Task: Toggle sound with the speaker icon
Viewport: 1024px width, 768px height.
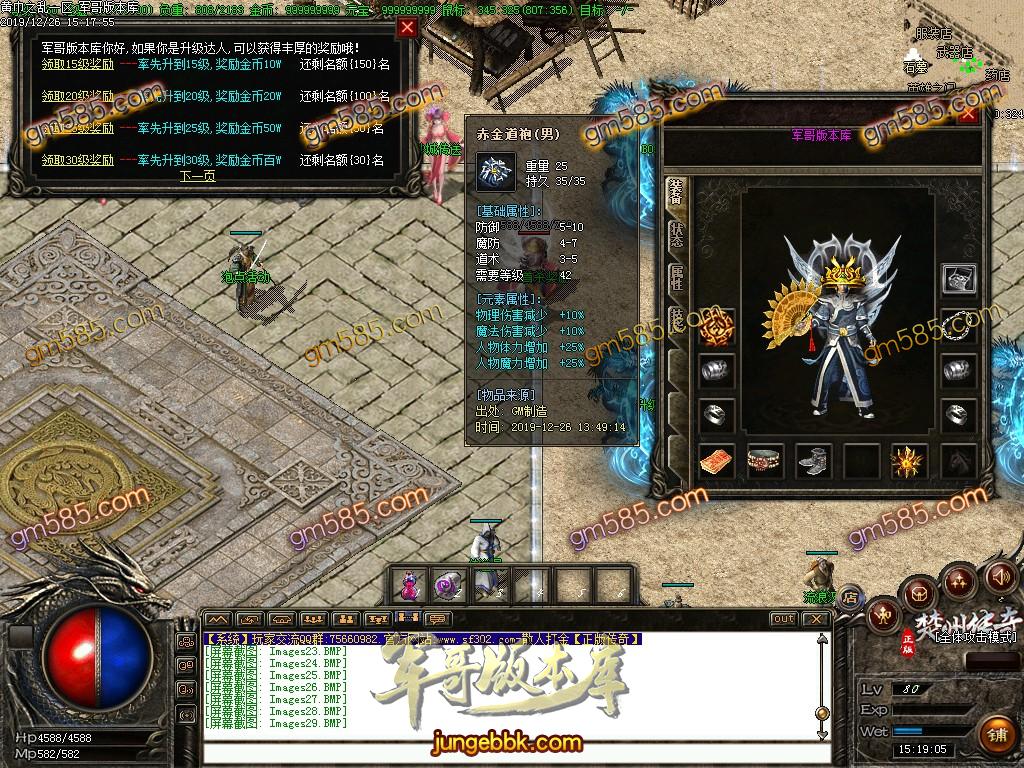Action: pyautogui.click(x=1000, y=577)
